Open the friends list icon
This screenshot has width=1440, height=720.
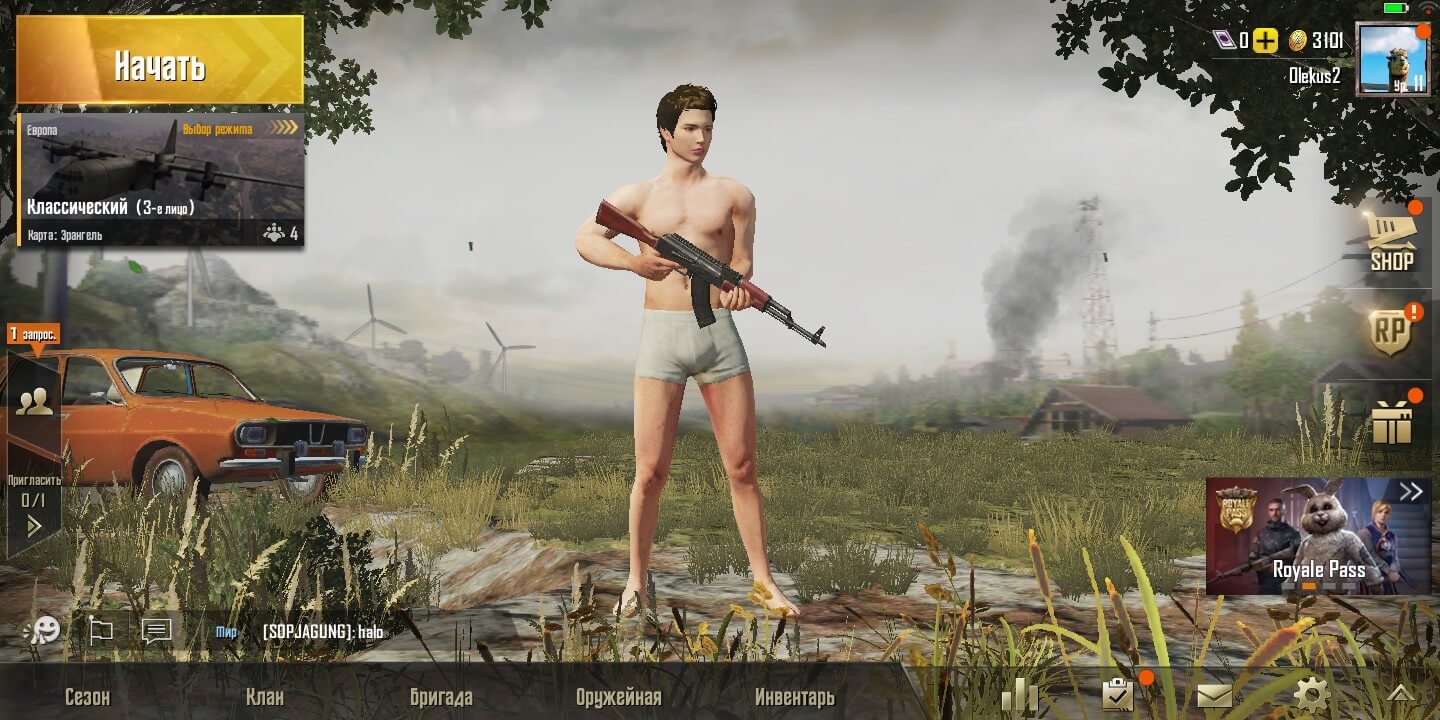point(34,402)
